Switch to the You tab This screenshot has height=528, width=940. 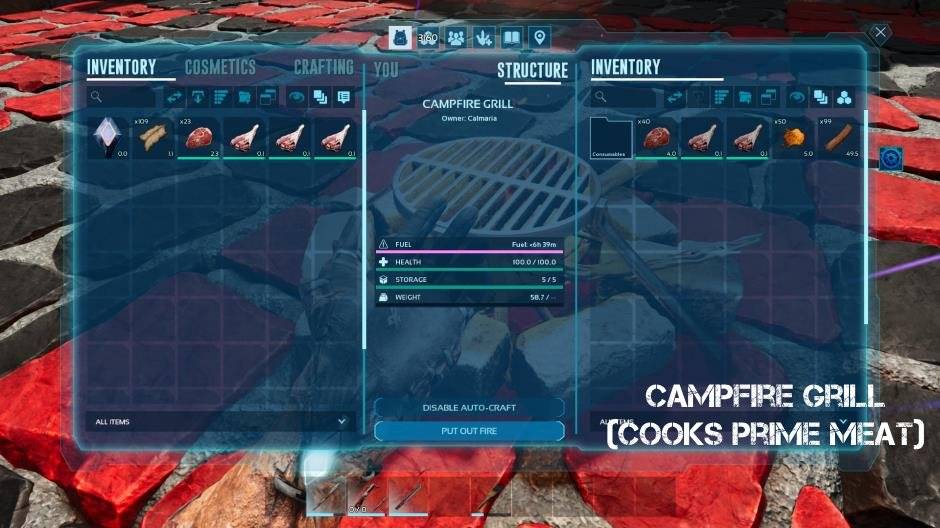386,71
